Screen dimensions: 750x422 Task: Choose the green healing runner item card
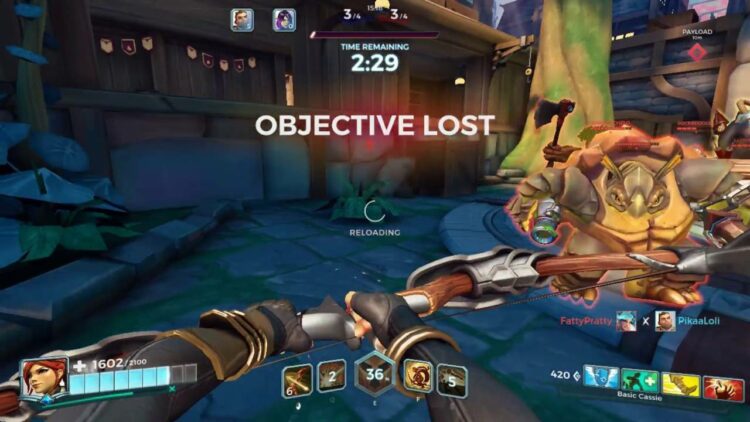pyautogui.click(x=641, y=380)
